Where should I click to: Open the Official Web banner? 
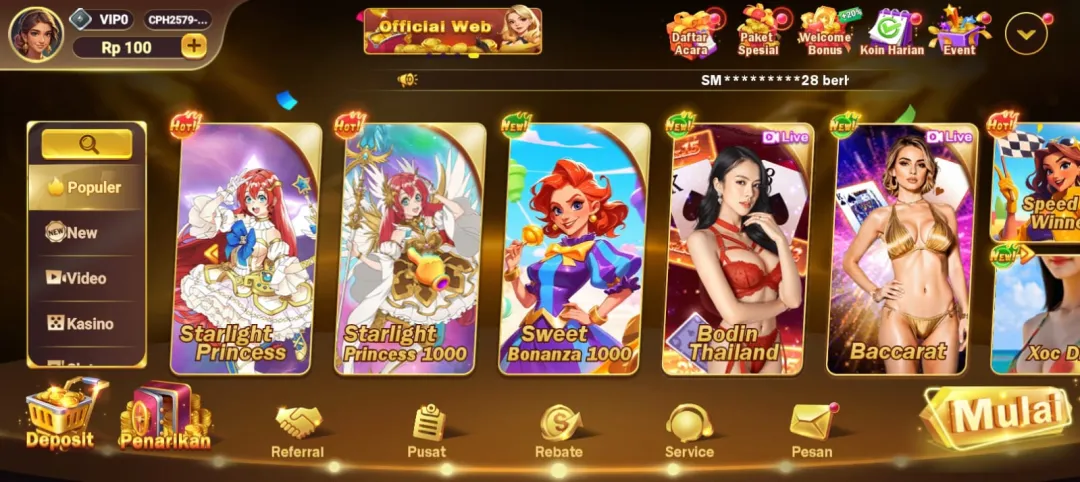point(452,30)
